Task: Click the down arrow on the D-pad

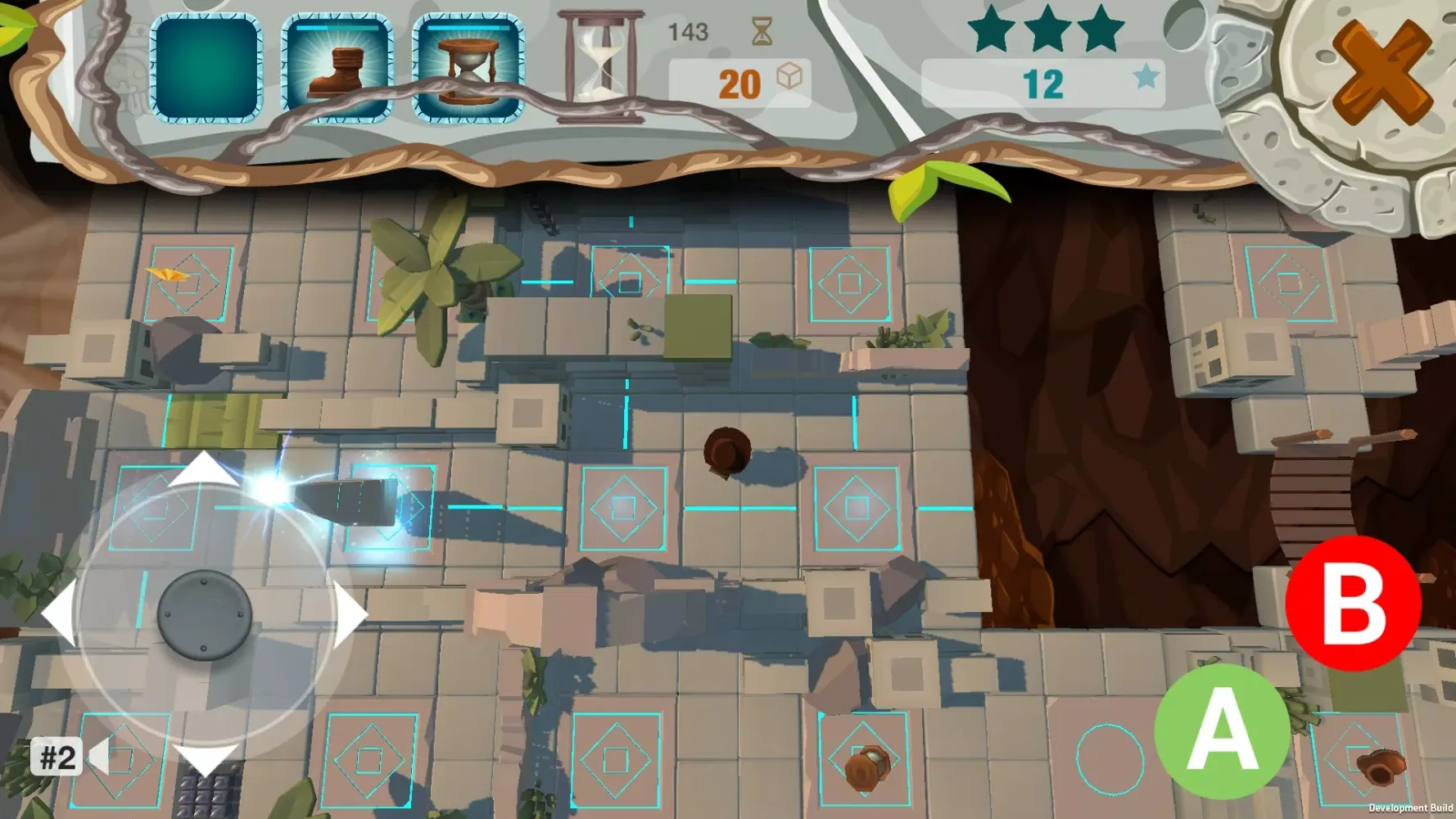Action: [x=203, y=759]
